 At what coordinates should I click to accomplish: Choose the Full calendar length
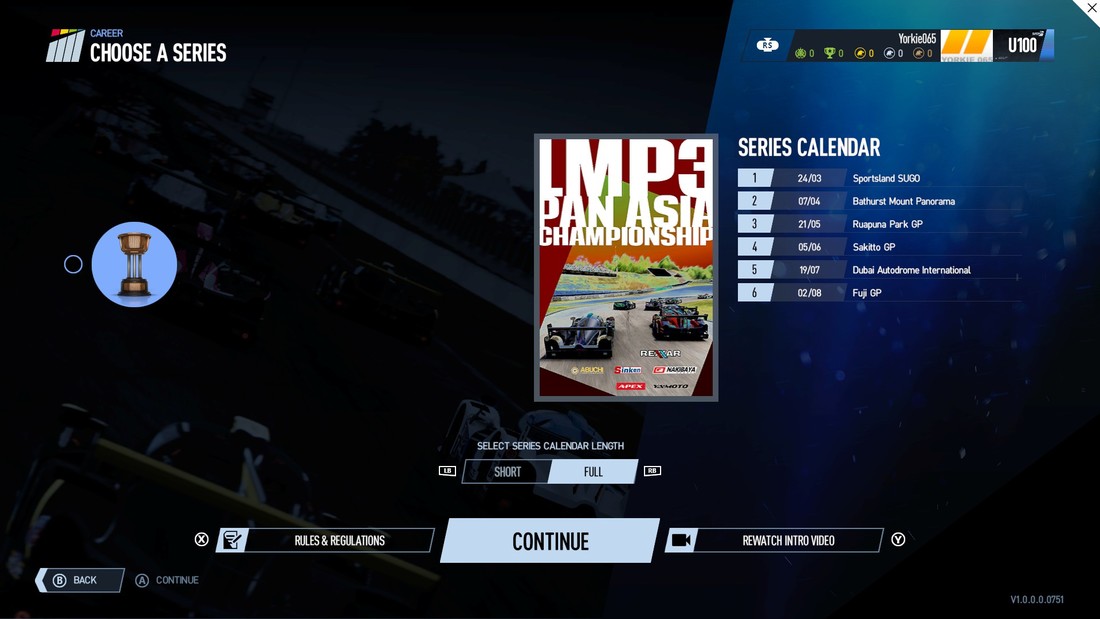(x=593, y=472)
